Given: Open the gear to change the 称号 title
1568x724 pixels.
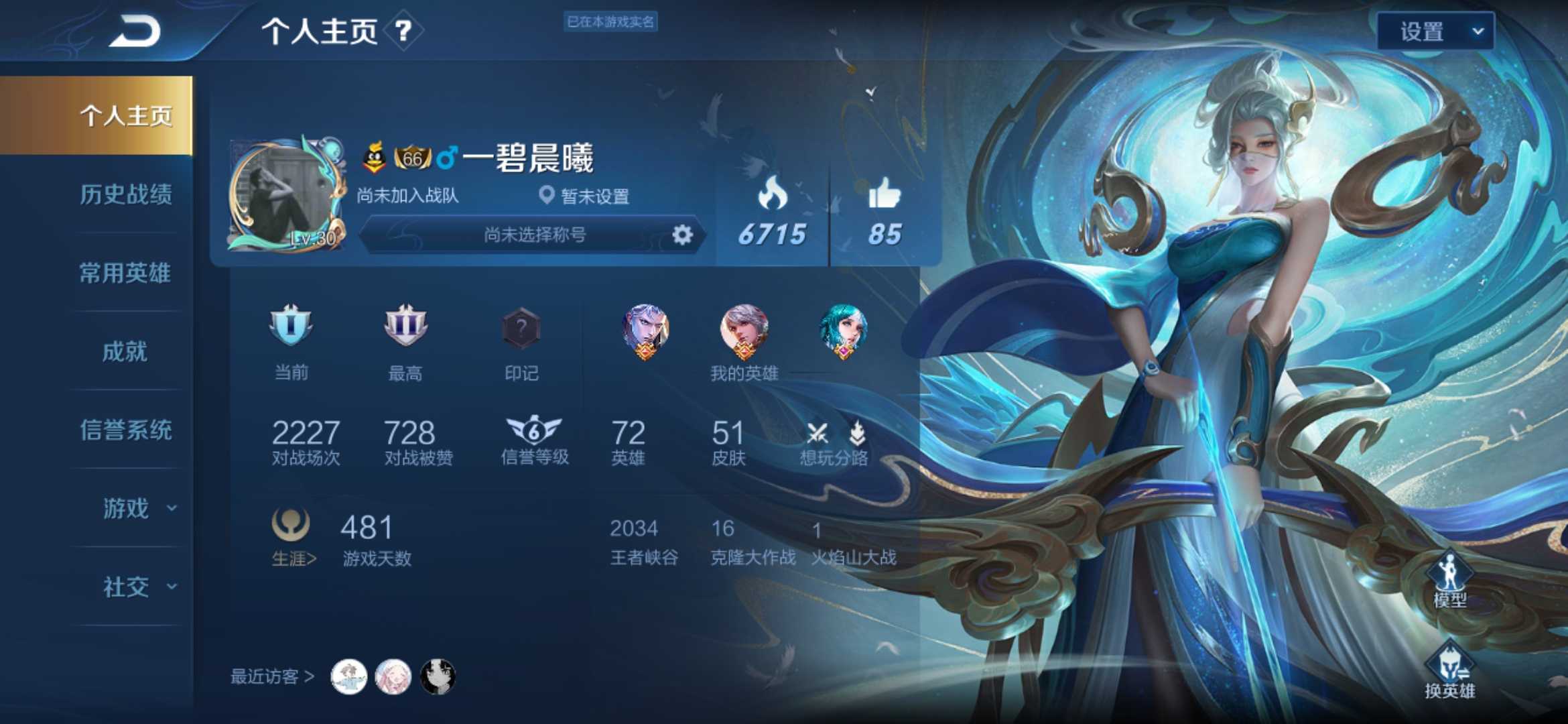Looking at the screenshot, I should [681, 235].
